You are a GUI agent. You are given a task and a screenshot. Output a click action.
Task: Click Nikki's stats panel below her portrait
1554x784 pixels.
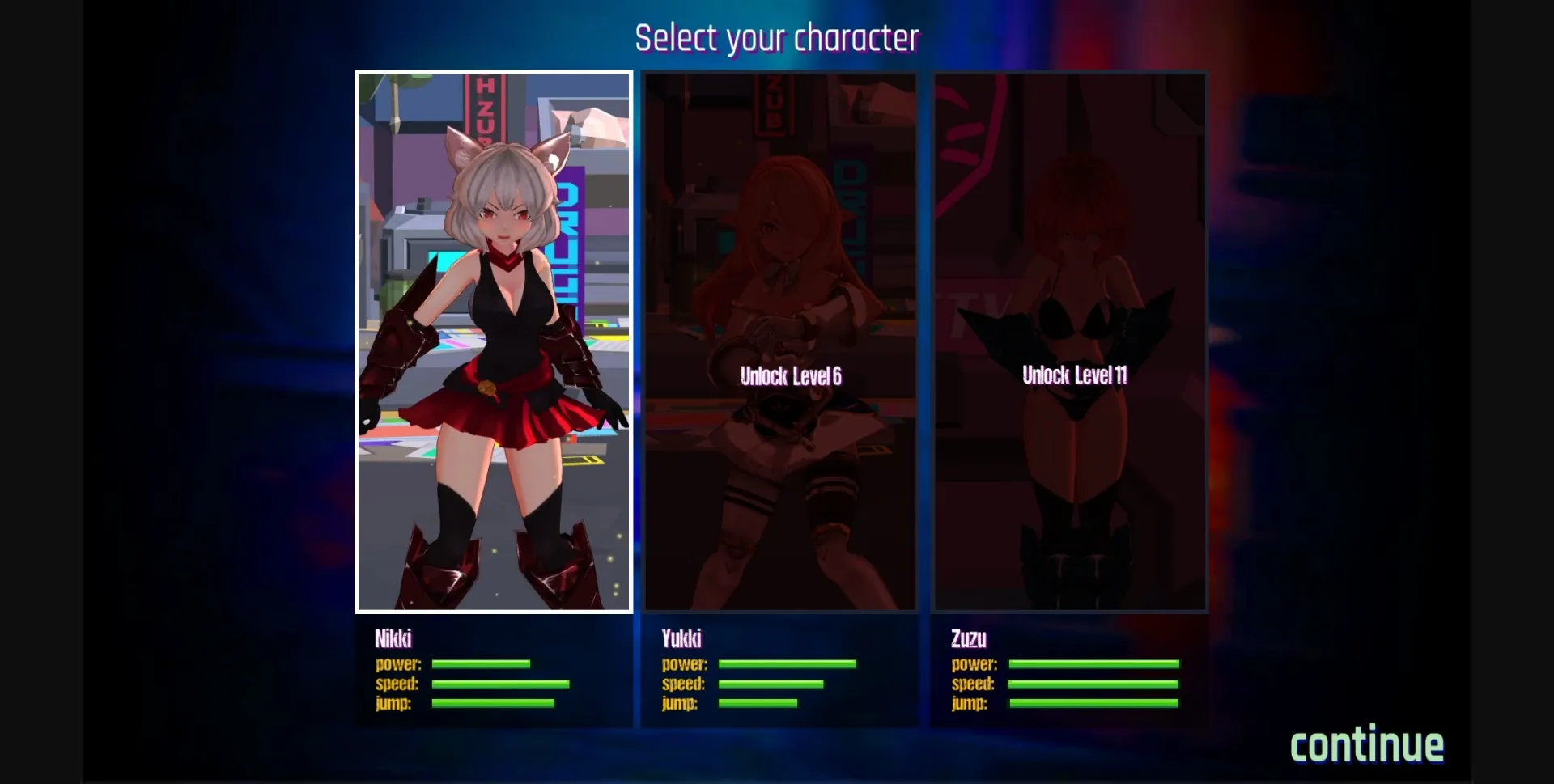pyautogui.click(x=494, y=672)
